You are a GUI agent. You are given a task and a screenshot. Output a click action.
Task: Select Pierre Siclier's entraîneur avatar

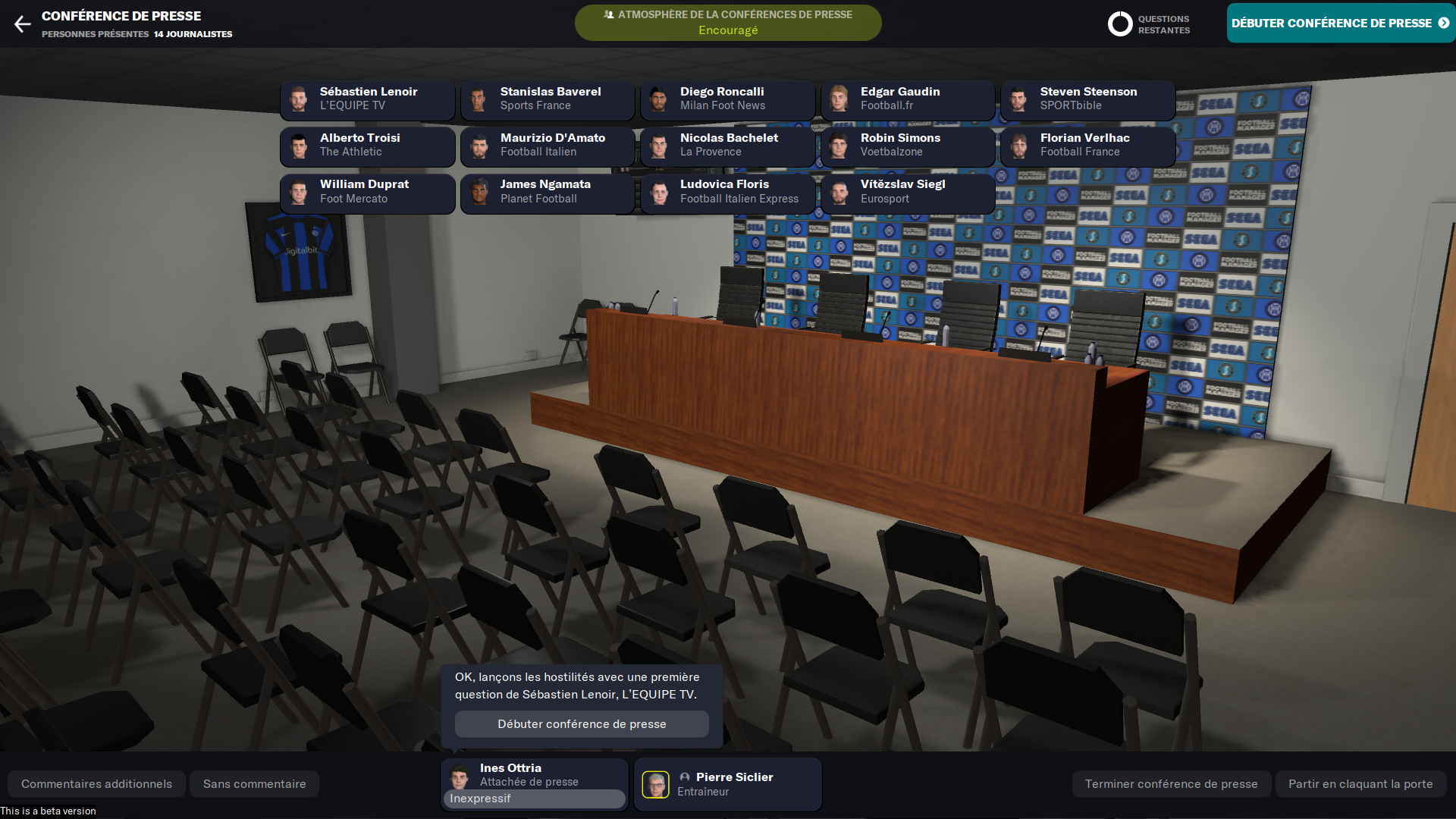click(657, 783)
